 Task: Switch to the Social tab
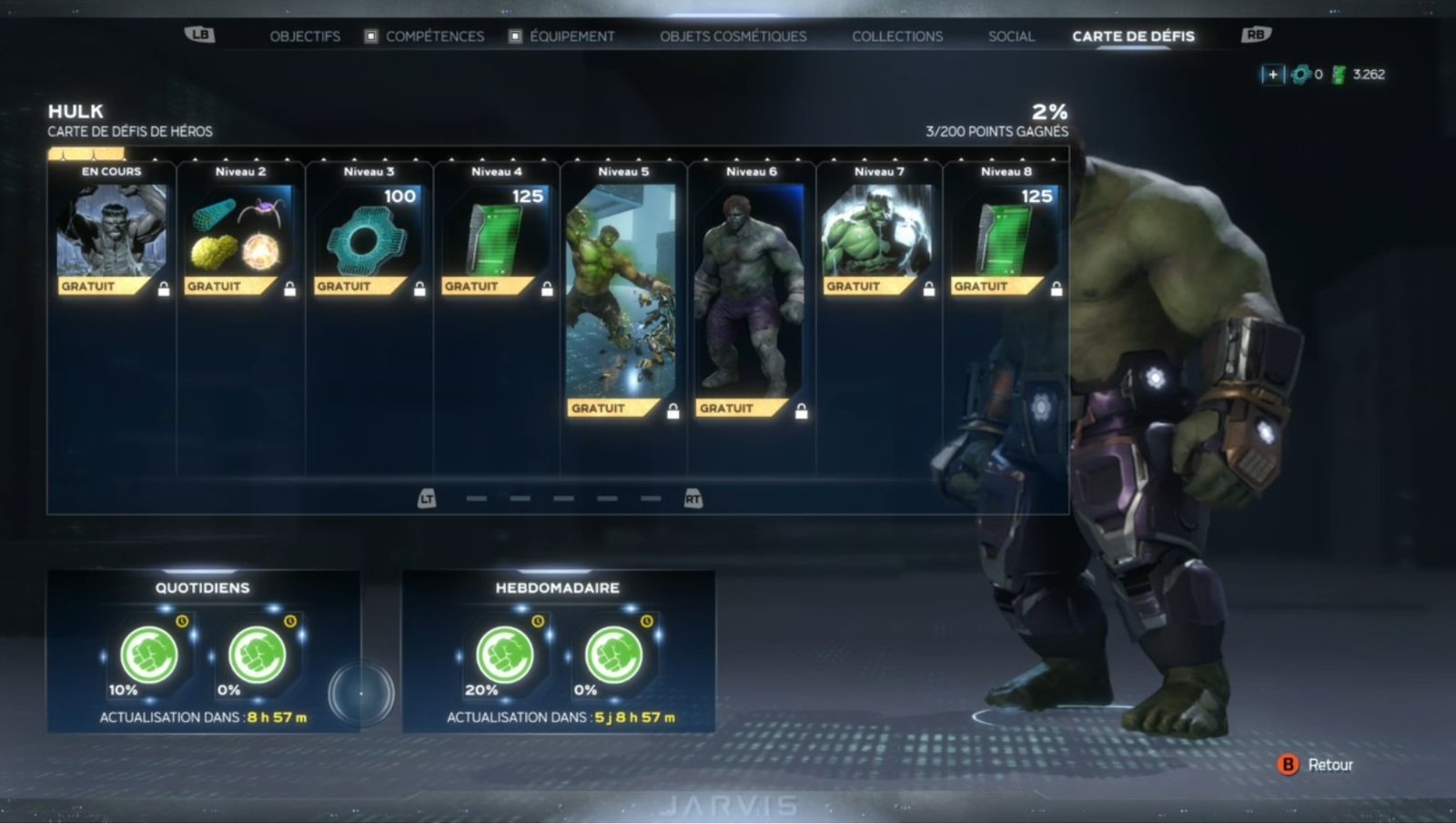(1011, 36)
